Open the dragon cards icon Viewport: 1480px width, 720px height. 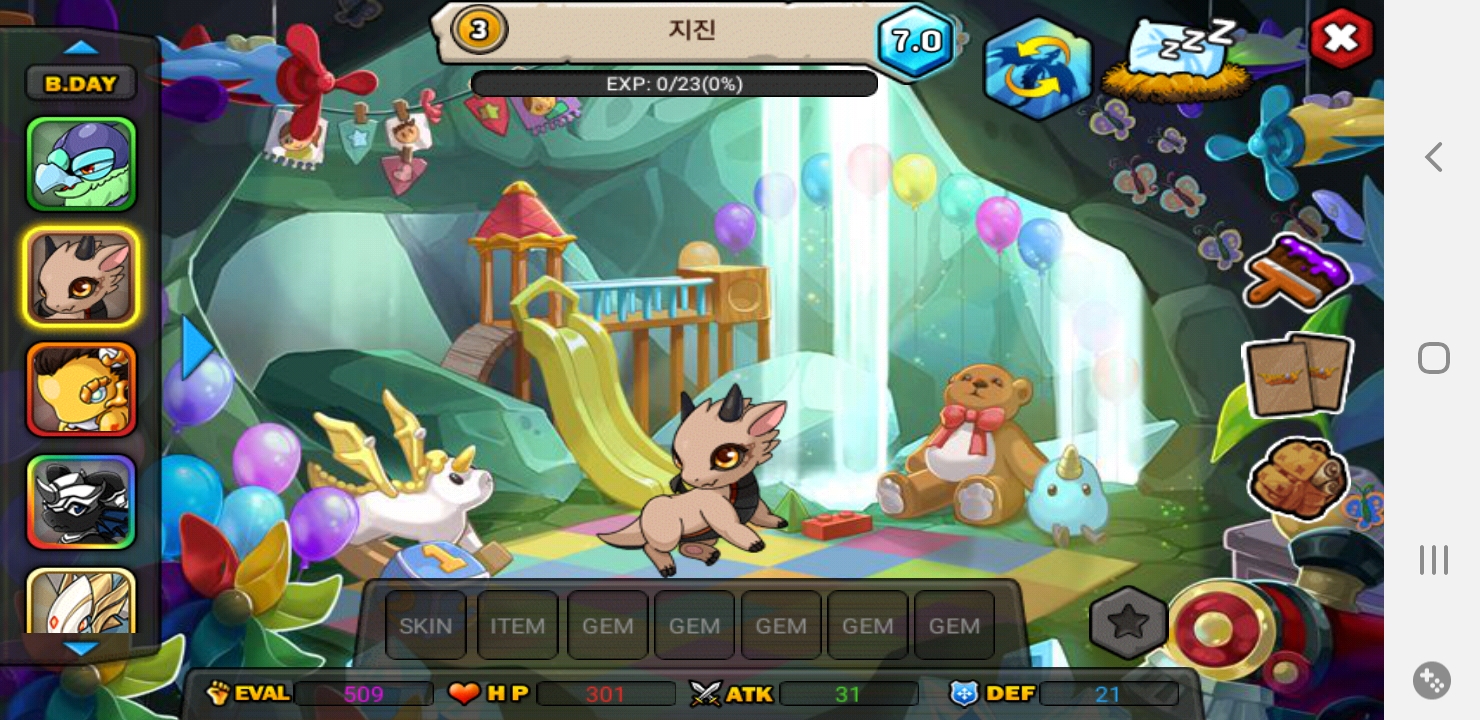click(1298, 375)
